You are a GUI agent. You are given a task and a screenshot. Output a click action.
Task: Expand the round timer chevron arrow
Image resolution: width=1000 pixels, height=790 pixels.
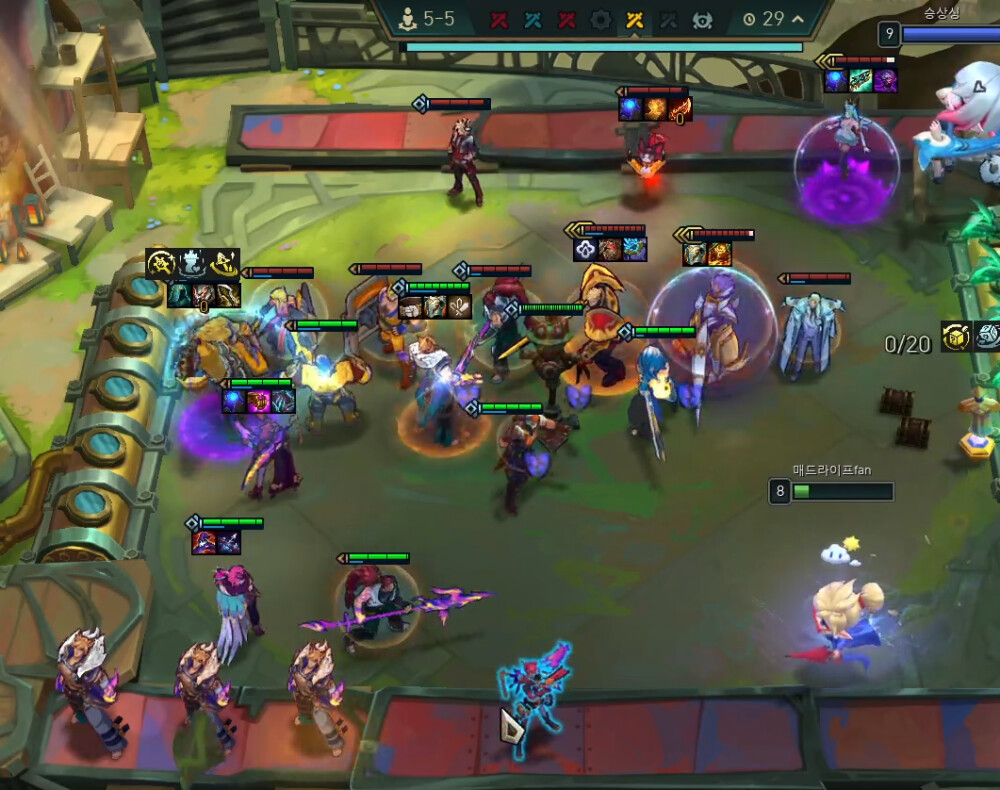[797, 19]
